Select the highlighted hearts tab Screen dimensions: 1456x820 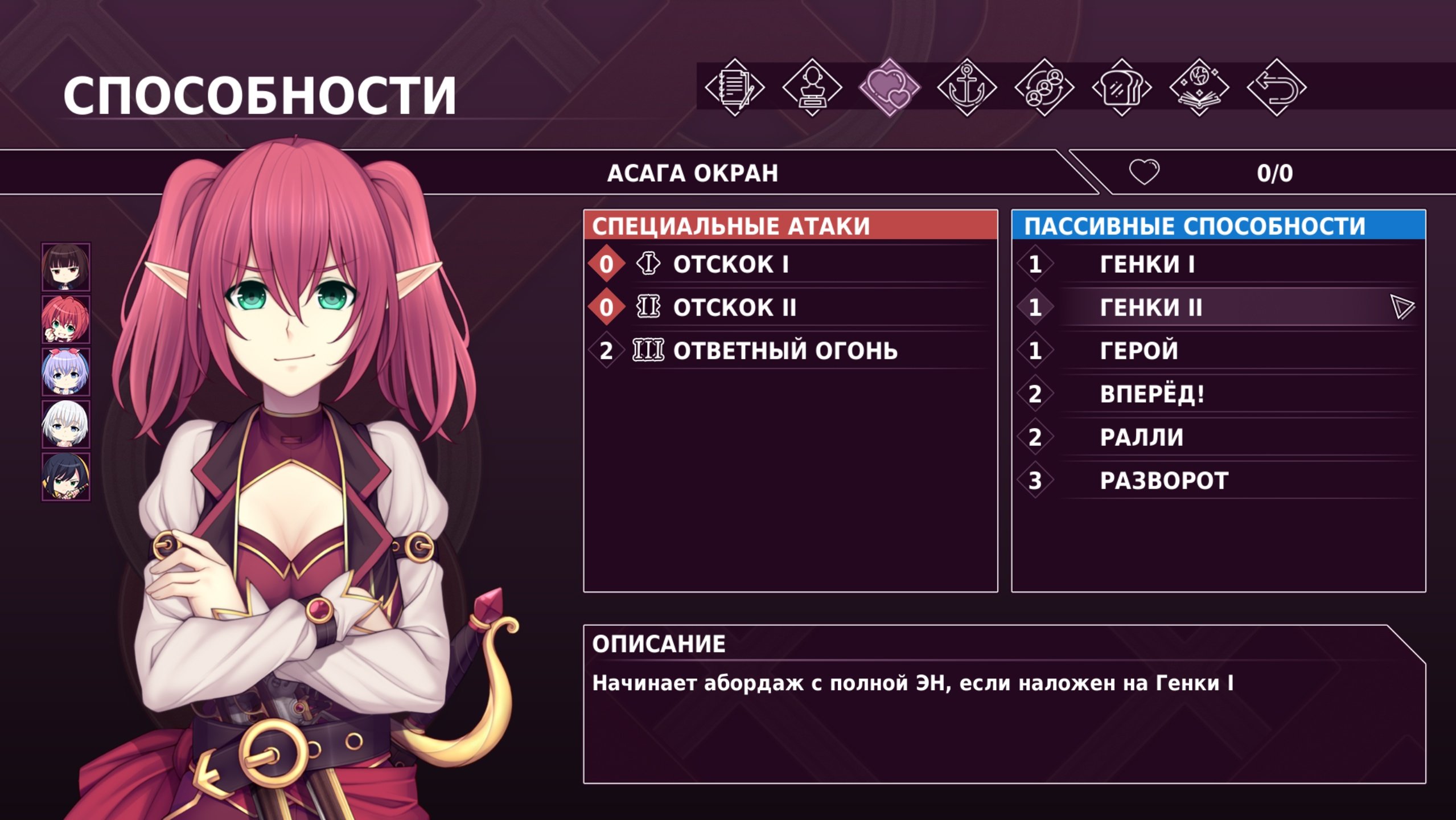(889, 88)
